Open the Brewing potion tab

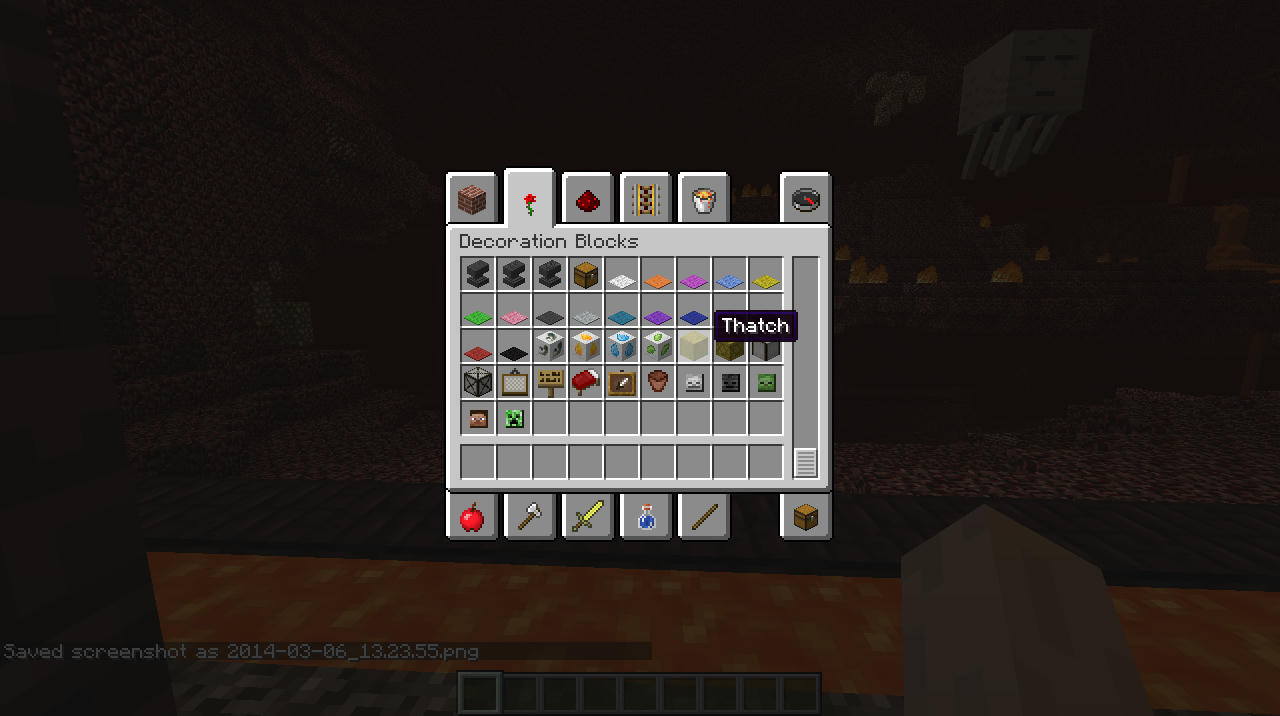tap(646, 516)
